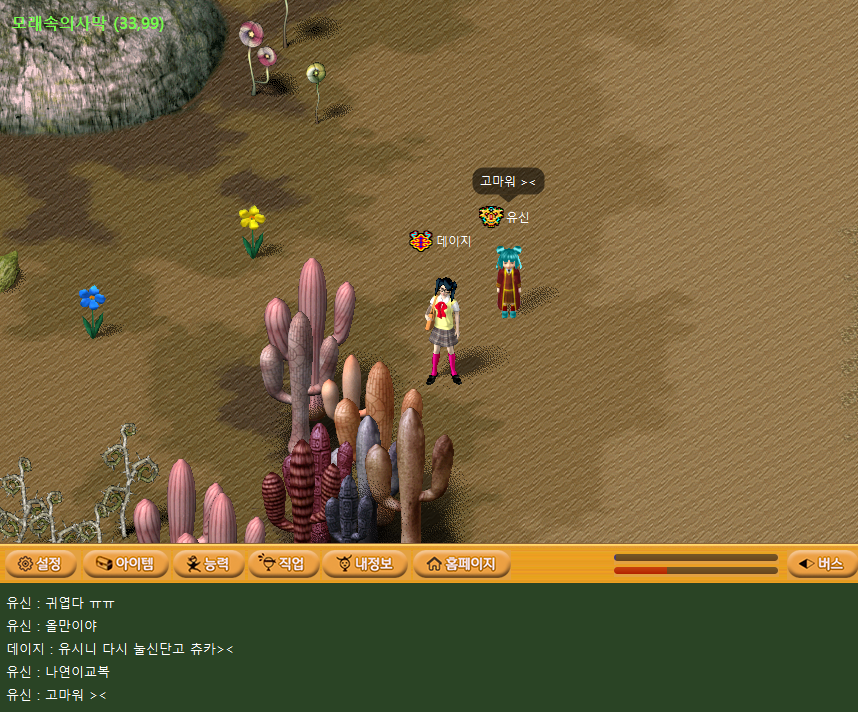
Task: Open the 아이템 item inventory
Action: 126,564
